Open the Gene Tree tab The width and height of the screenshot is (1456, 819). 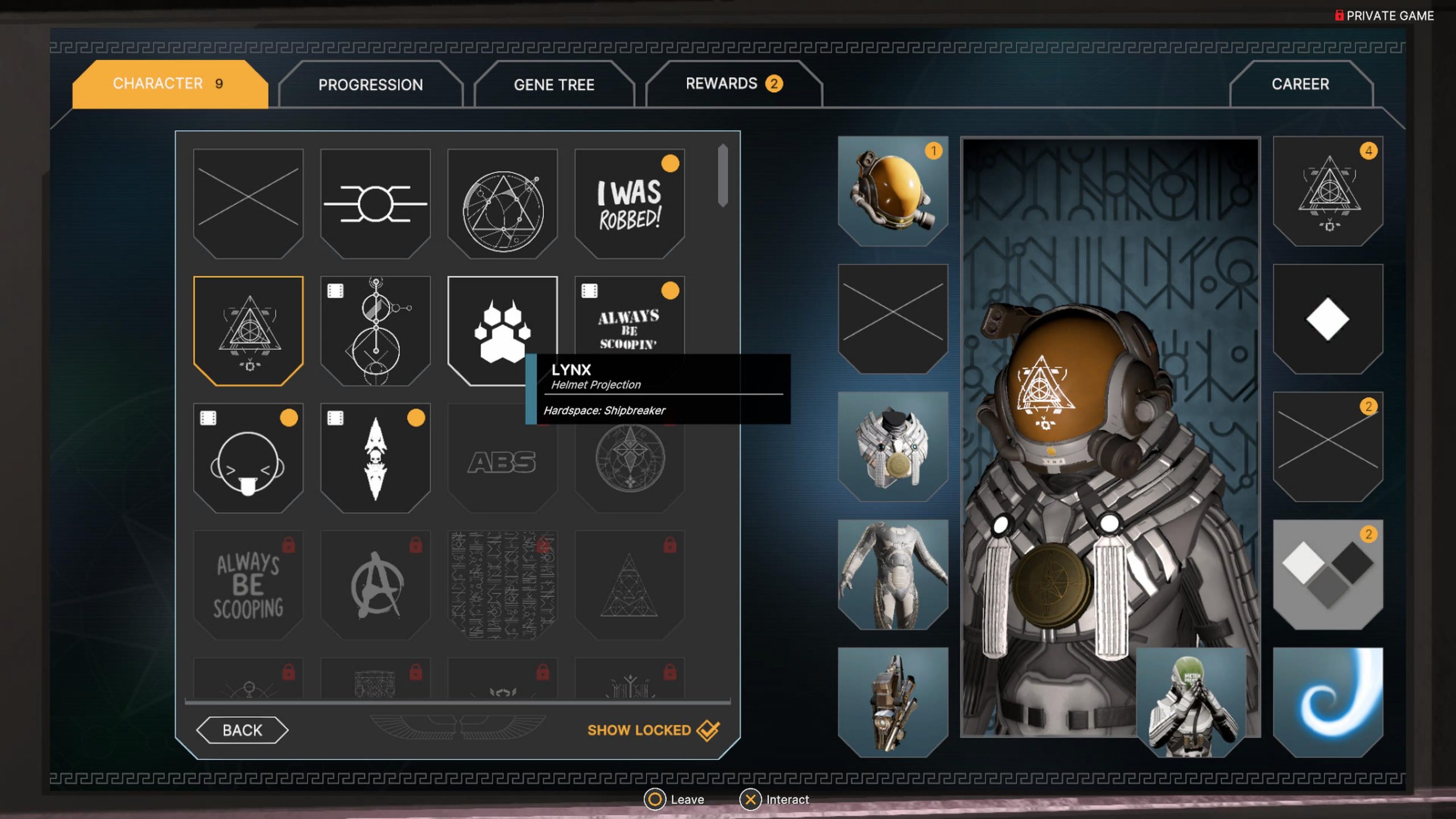pos(554,85)
